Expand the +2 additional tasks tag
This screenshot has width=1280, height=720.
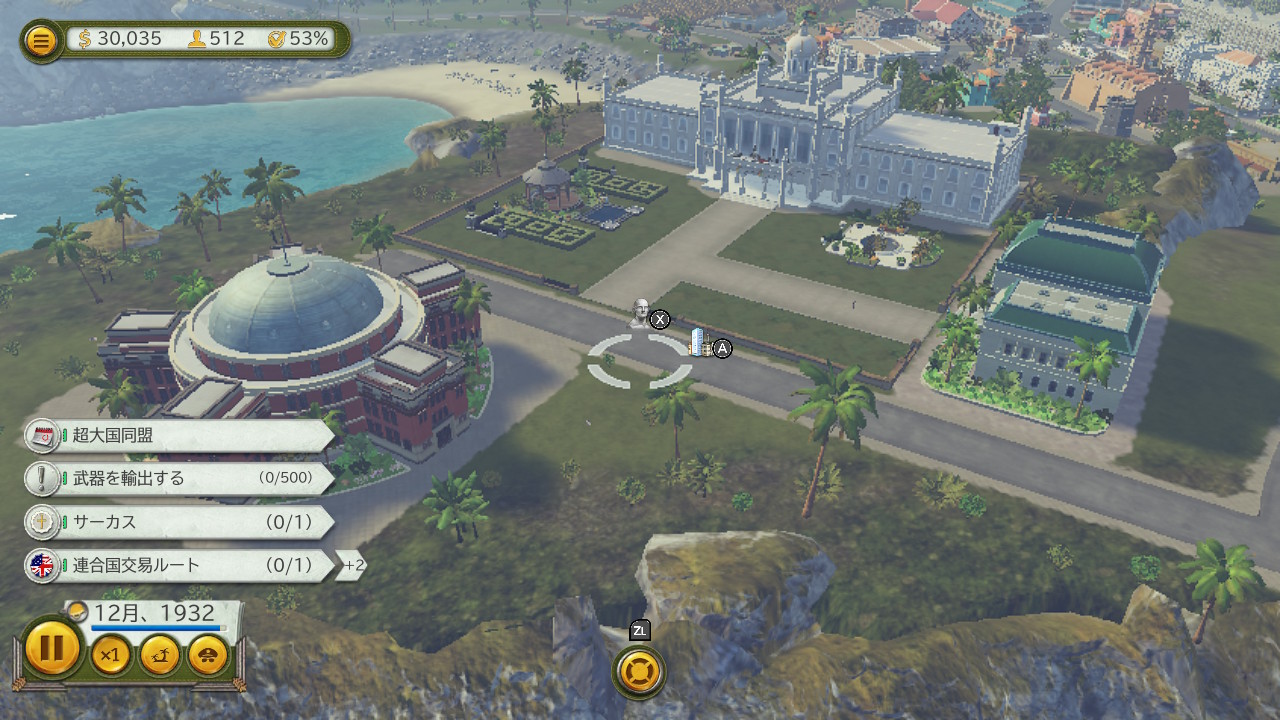352,566
